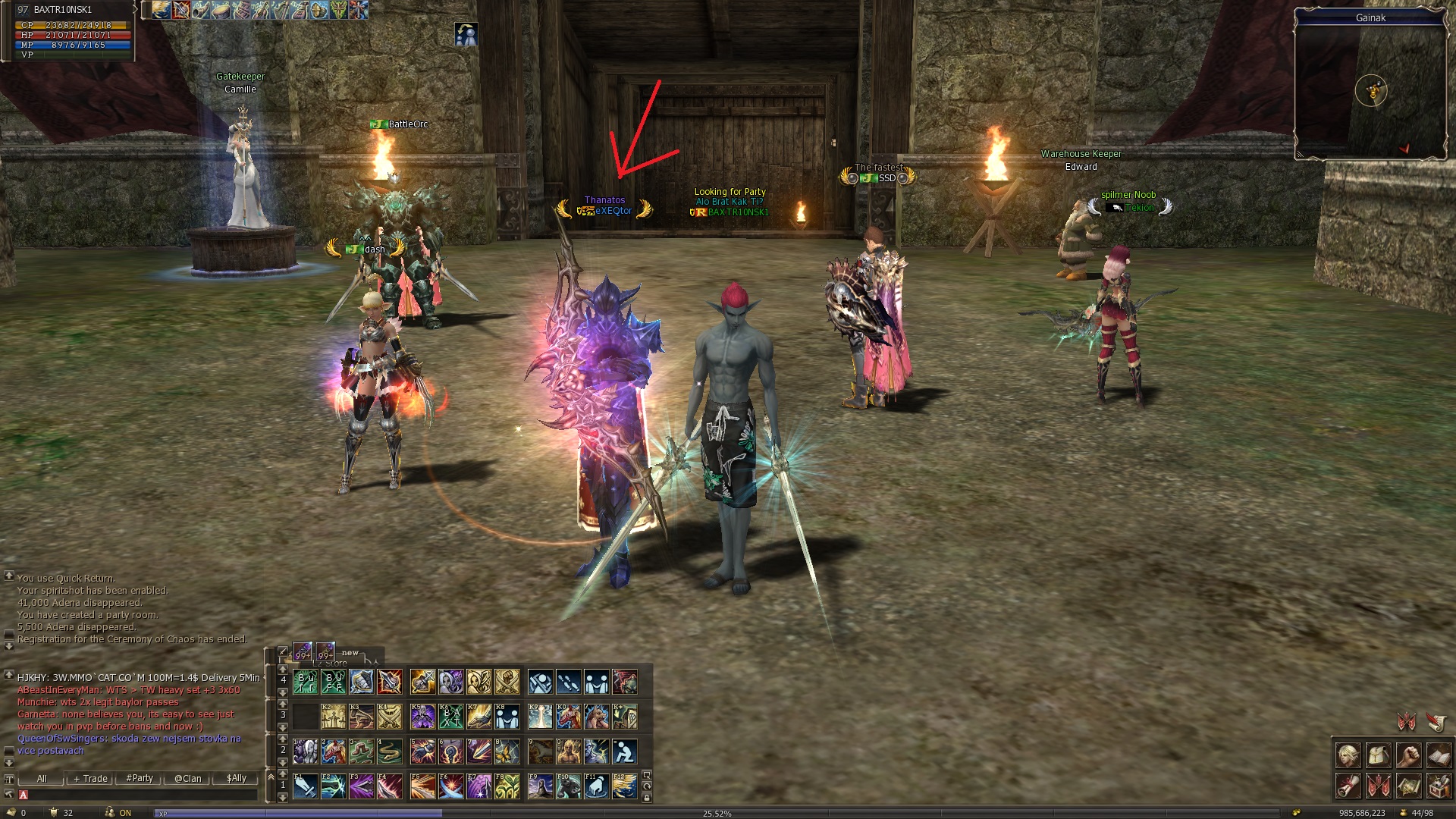Image resolution: width=1456 pixels, height=819 pixels.
Task: Open the quest scroll menu icon
Action: [x=1348, y=786]
